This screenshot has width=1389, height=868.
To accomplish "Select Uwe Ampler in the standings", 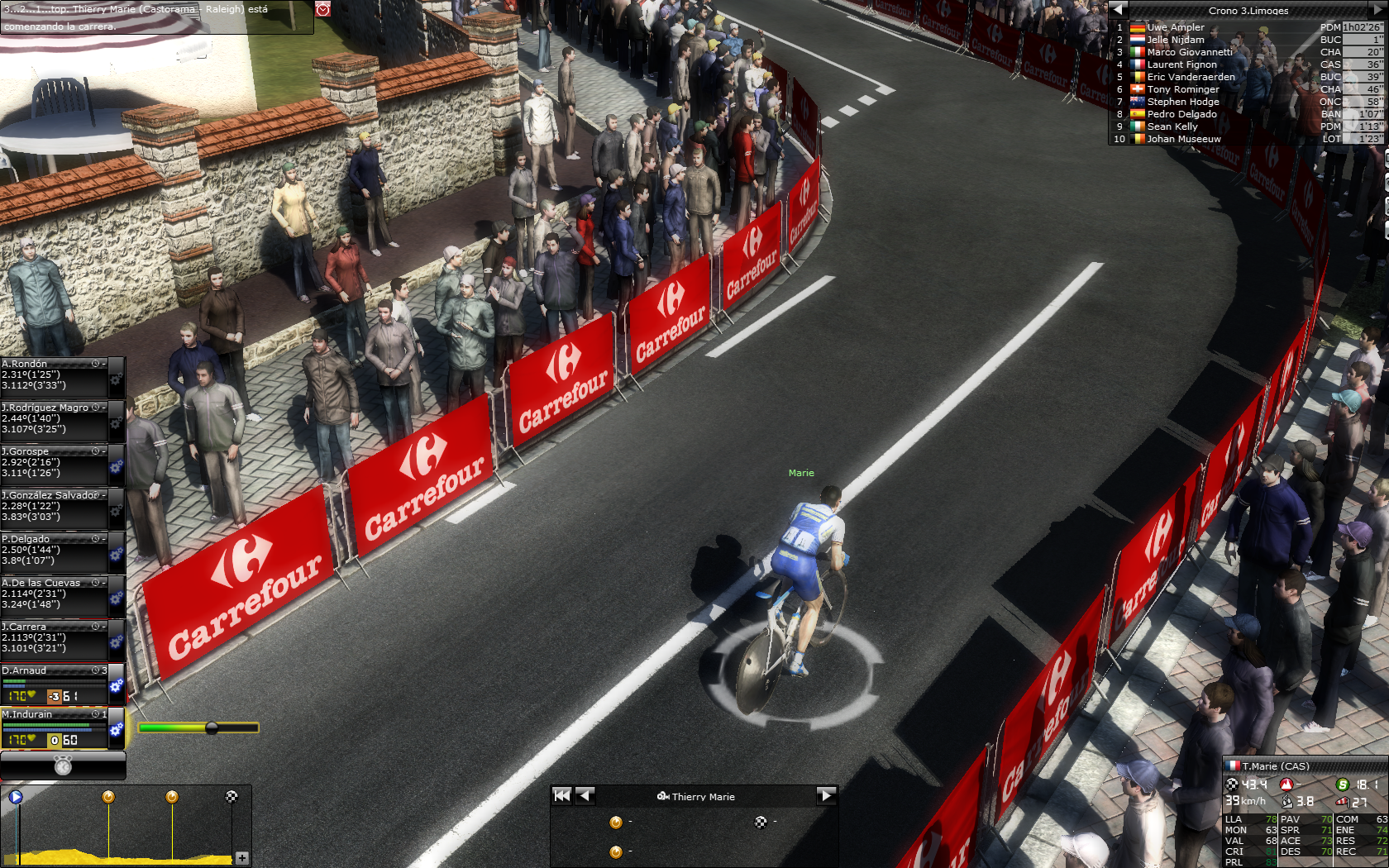I will (x=1176, y=27).
